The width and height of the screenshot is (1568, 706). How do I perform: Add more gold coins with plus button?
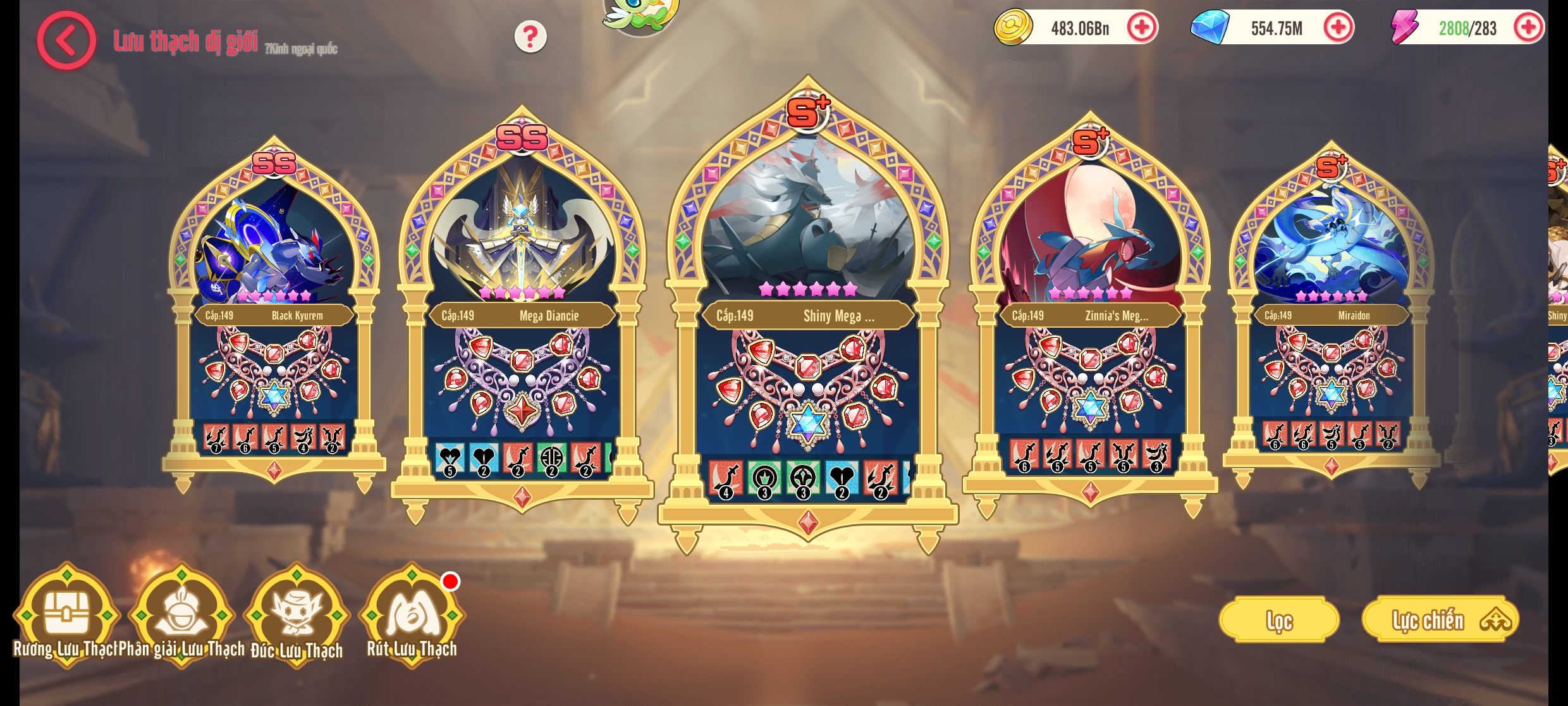tap(1141, 28)
